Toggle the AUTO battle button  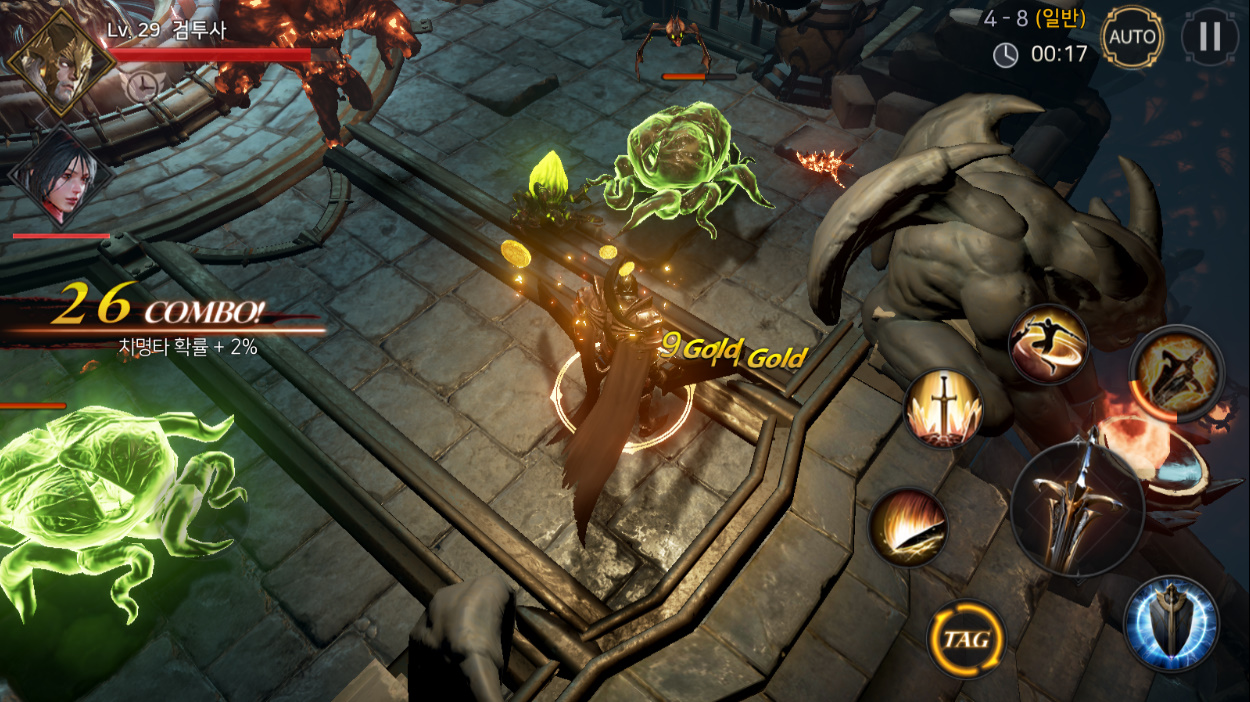pyautogui.click(x=1132, y=38)
